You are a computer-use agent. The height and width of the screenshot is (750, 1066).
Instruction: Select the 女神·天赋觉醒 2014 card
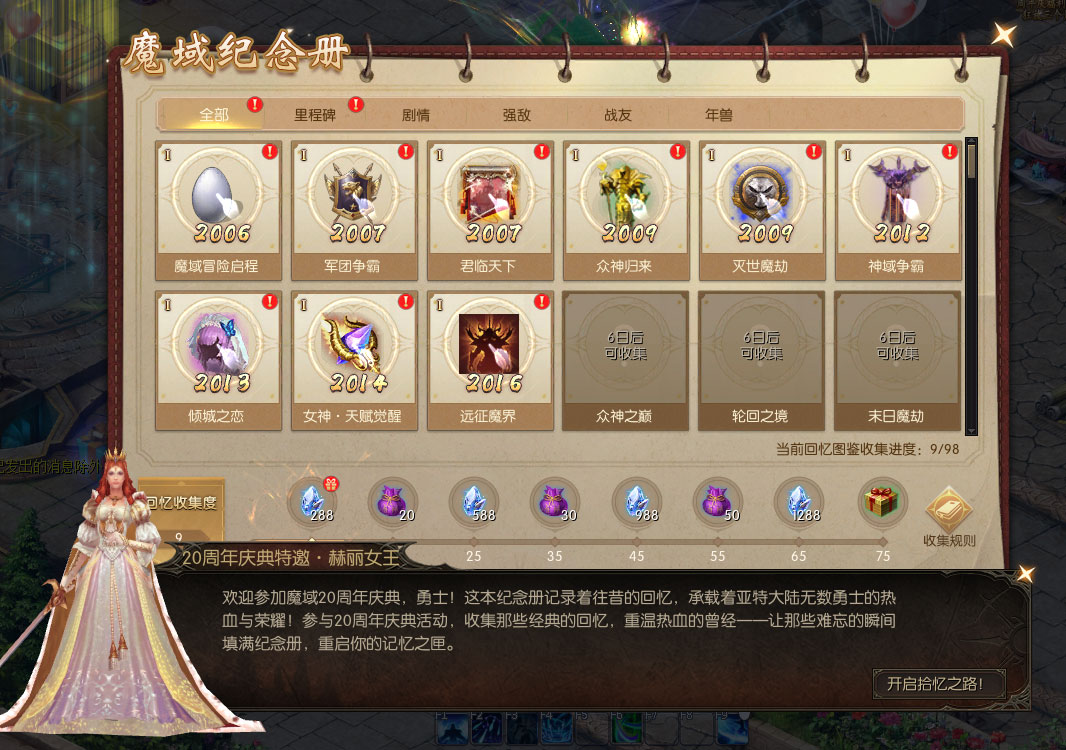tap(354, 359)
